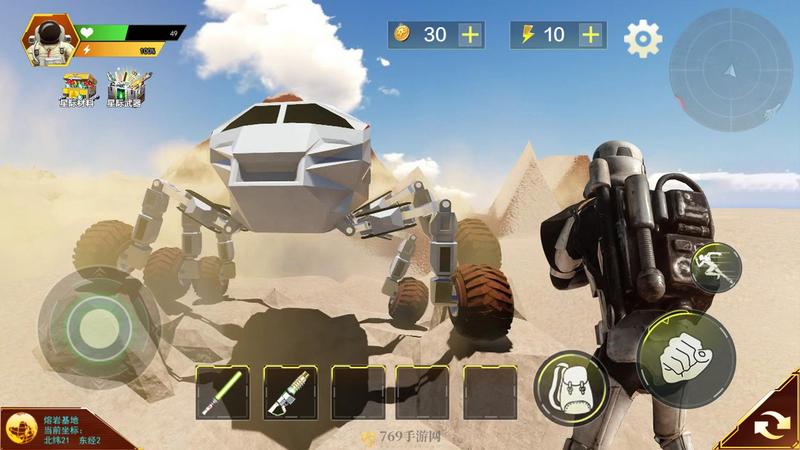Tap the green virtual movement joystick

tap(96, 322)
